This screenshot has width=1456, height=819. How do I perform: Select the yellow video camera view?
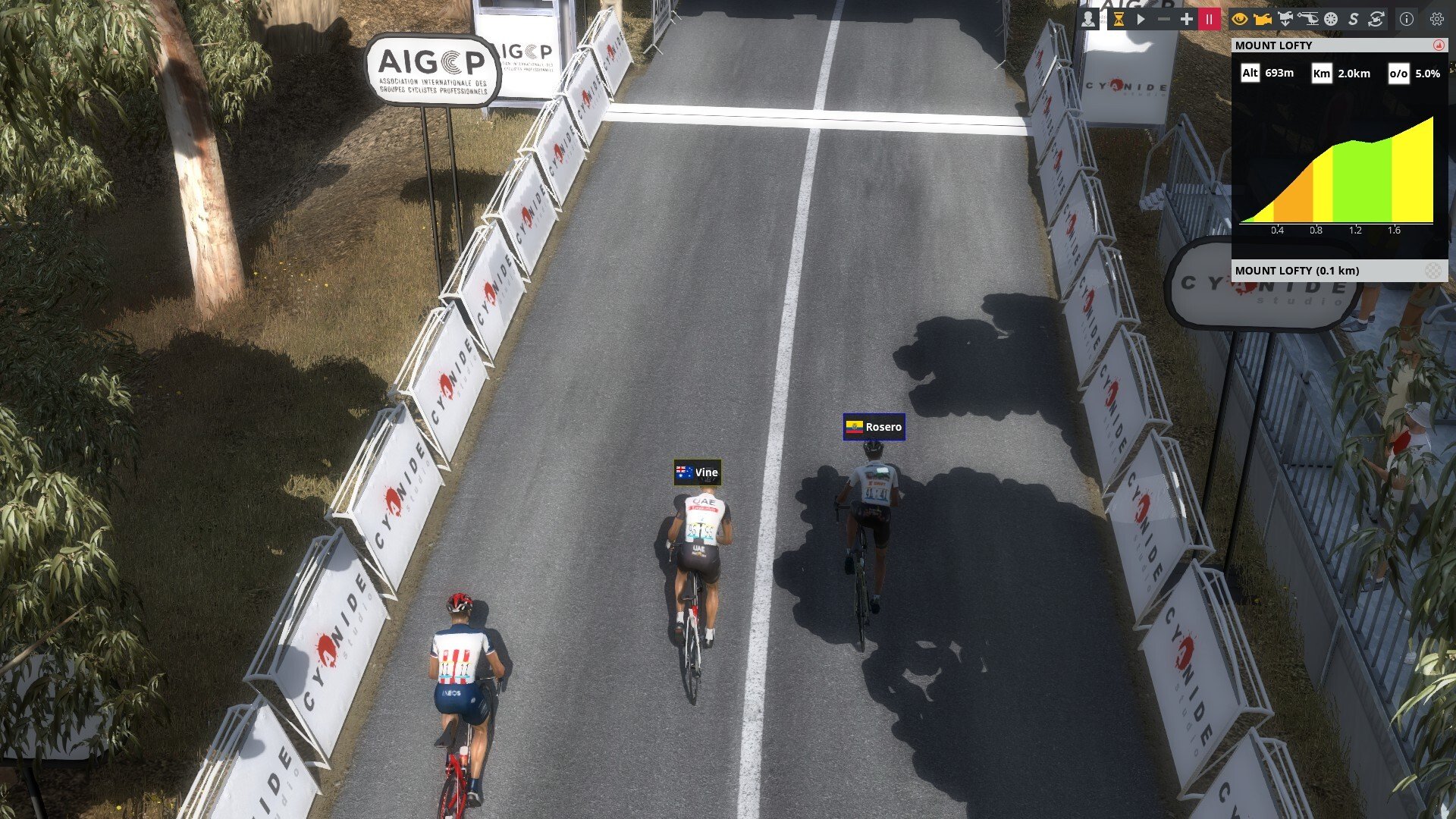pyautogui.click(x=1263, y=19)
